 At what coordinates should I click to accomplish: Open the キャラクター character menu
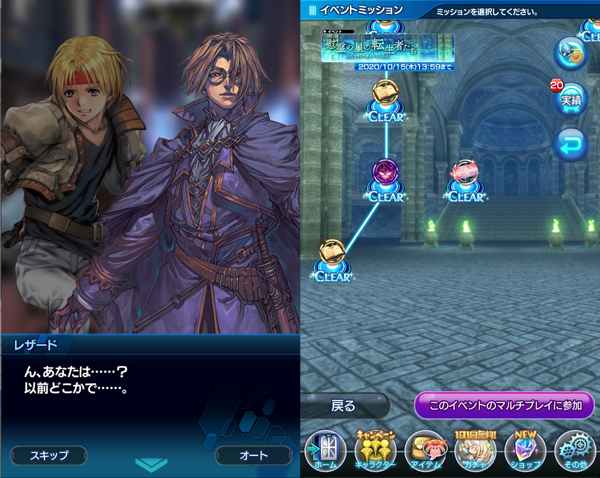376,449
